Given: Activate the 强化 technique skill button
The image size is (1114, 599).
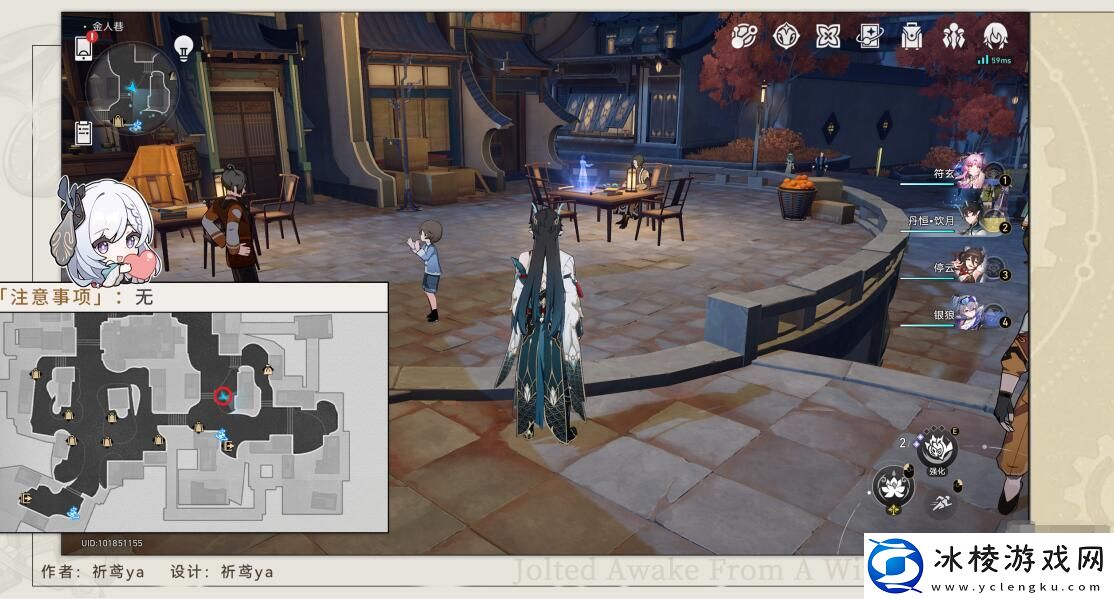Looking at the screenshot, I should tap(937, 450).
